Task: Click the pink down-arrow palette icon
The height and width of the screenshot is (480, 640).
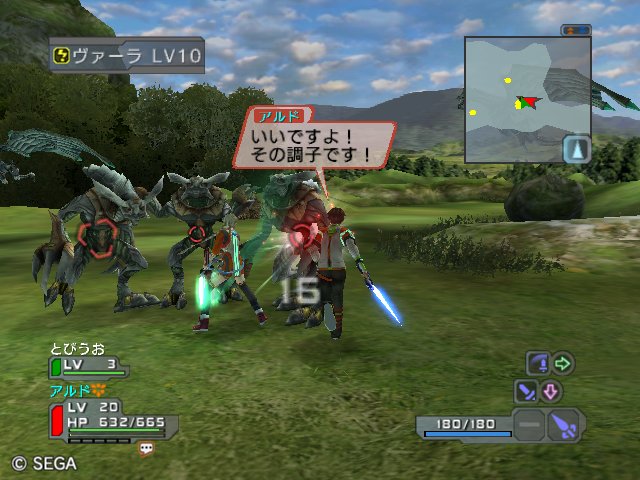Action: [551, 391]
